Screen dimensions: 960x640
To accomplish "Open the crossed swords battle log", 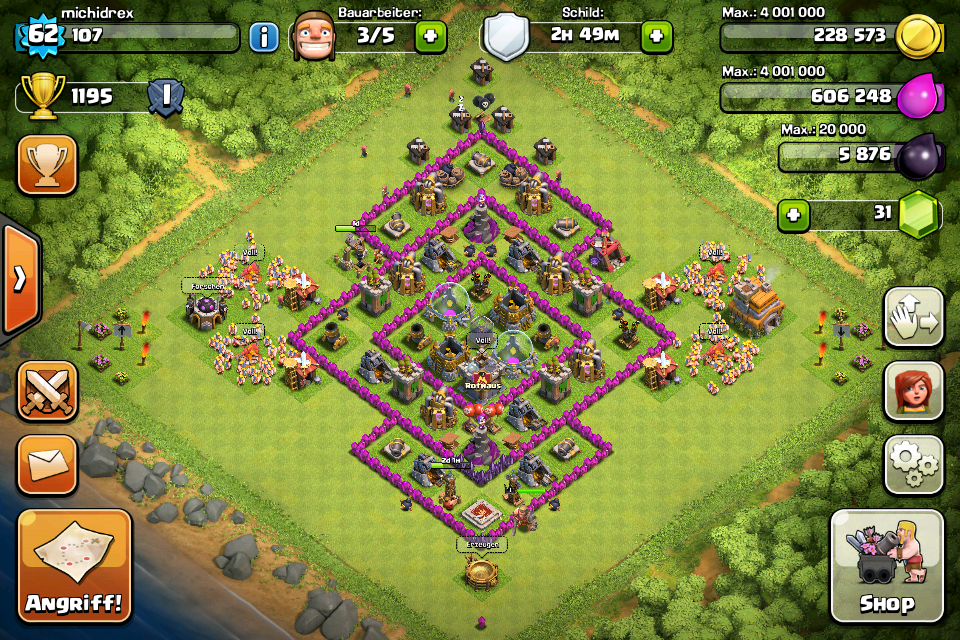I will click(47, 391).
